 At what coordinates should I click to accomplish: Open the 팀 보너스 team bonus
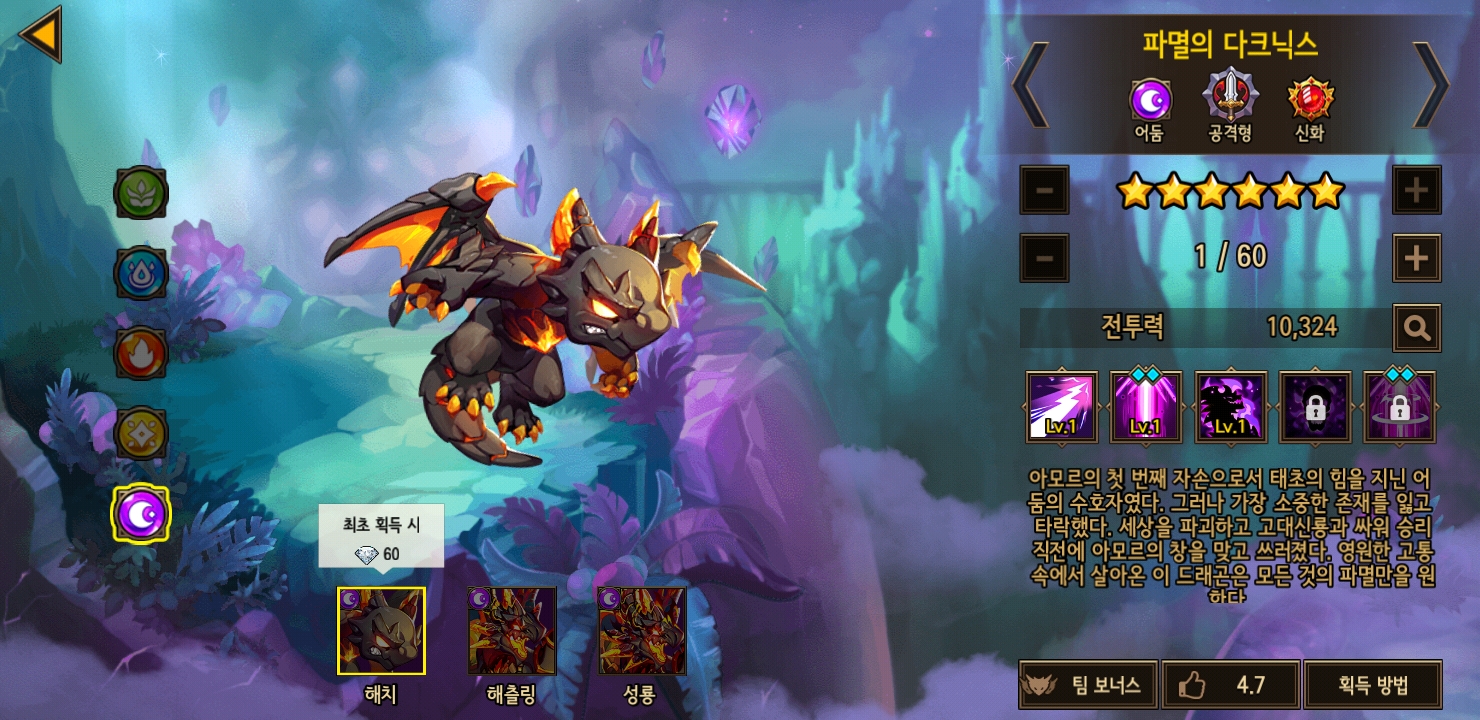pos(1088,685)
